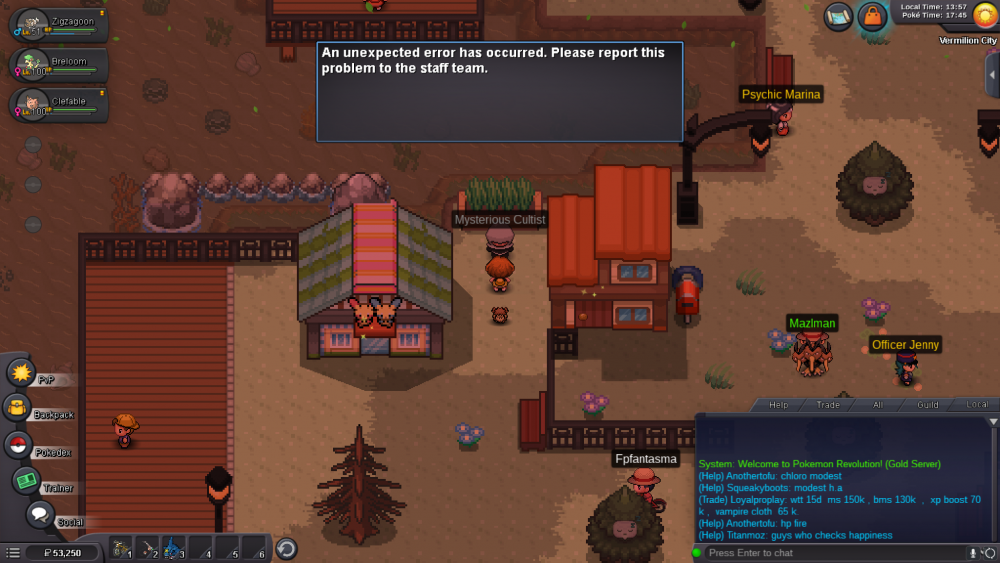Viewport: 1000px width, 563px height.
Task: Switch chat to the Trade tab
Action: pos(828,405)
